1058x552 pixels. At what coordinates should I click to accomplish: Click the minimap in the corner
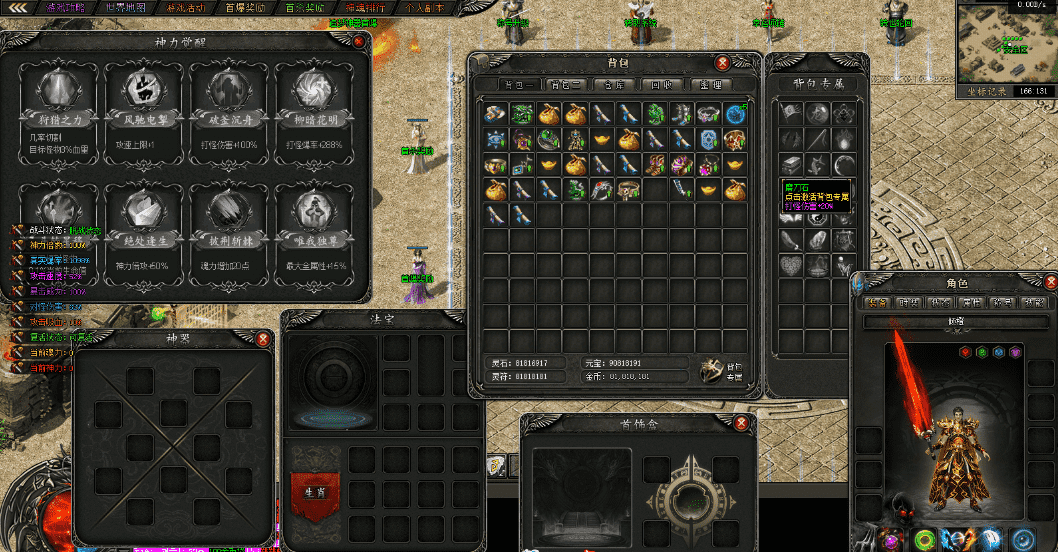1005,42
